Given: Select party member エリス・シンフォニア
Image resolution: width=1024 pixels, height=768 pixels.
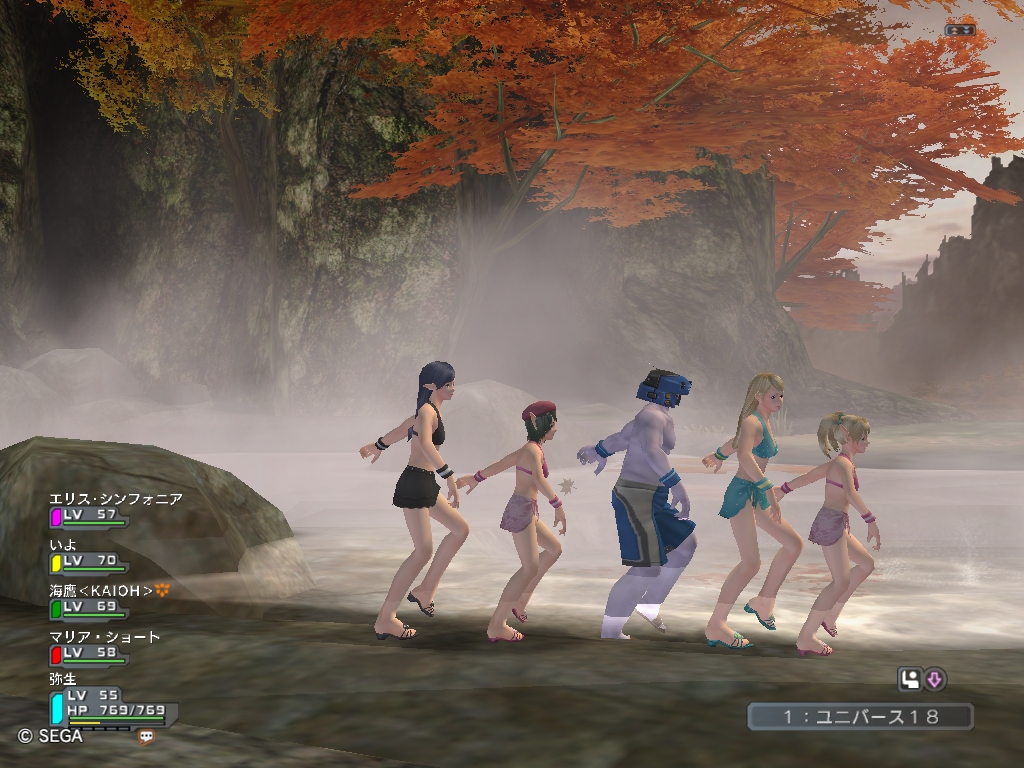Looking at the screenshot, I should click(x=116, y=499).
